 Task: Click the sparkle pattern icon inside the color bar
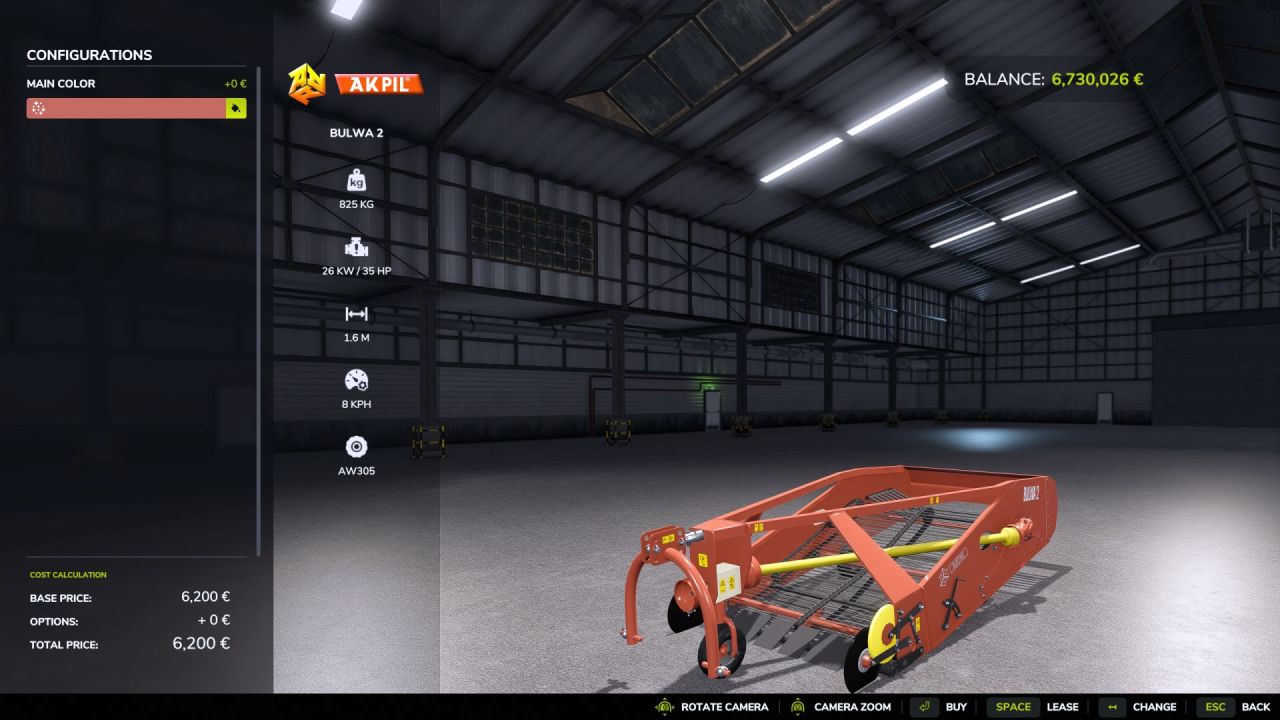pos(40,107)
